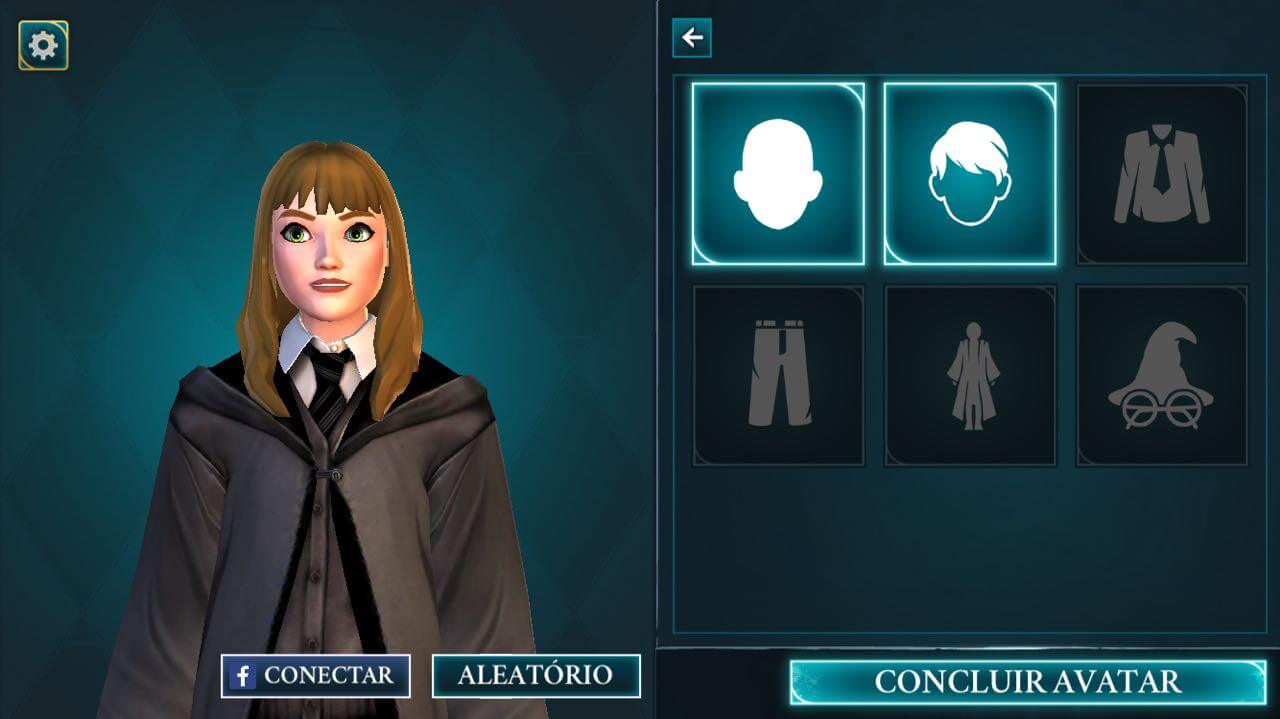The height and width of the screenshot is (719, 1280).
Task: Select the face customization category
Action: [x=778, y=174]
